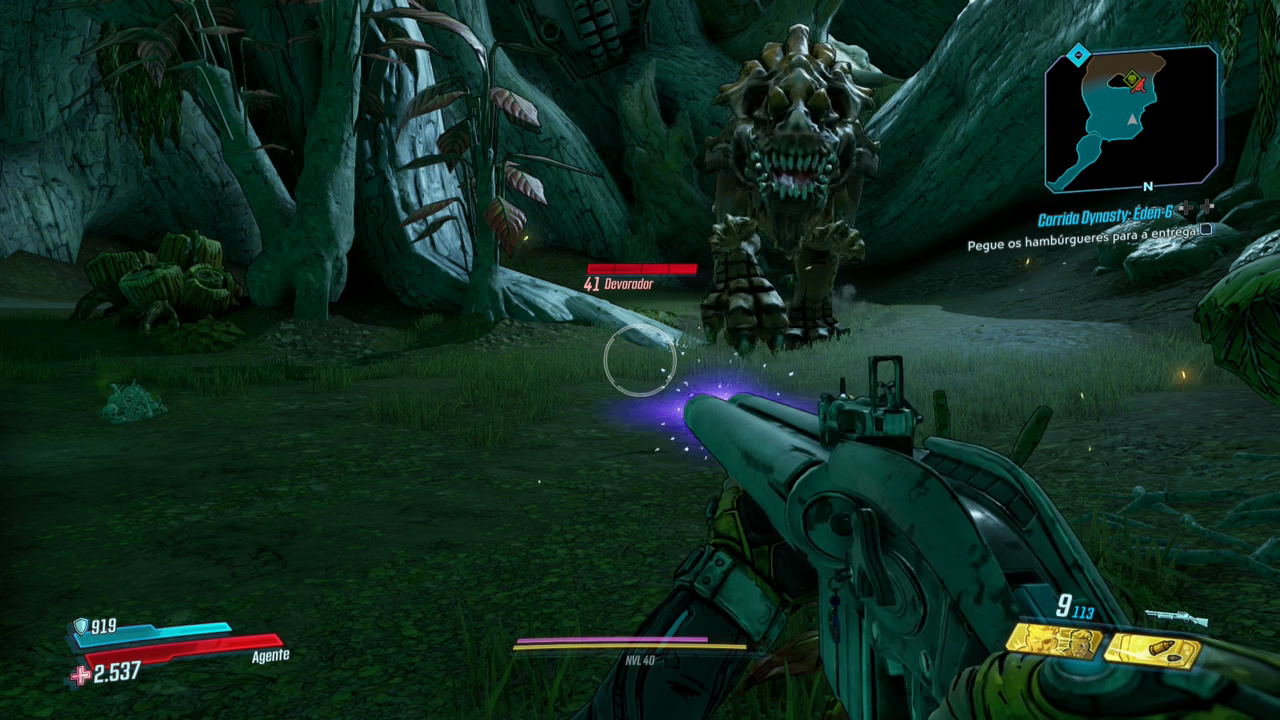
Task: Click the shield icon beside 919
Action: coord(80,627)
